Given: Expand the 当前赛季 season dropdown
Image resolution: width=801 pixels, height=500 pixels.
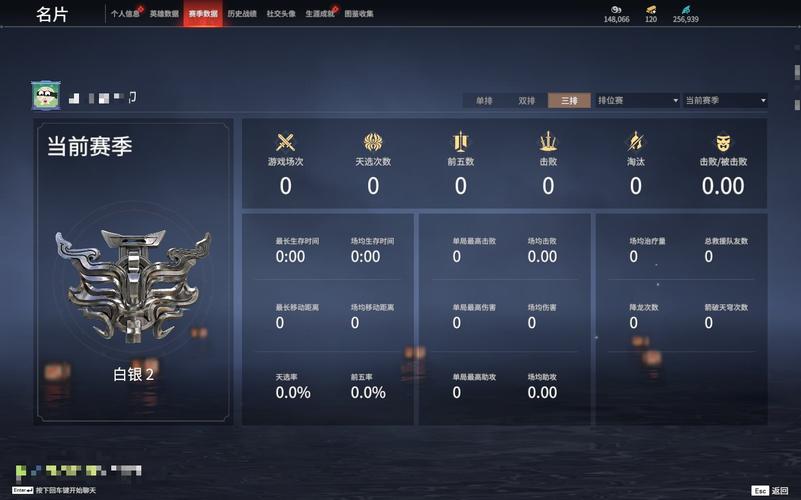Looking at the screenshot, I should point(725,100).
